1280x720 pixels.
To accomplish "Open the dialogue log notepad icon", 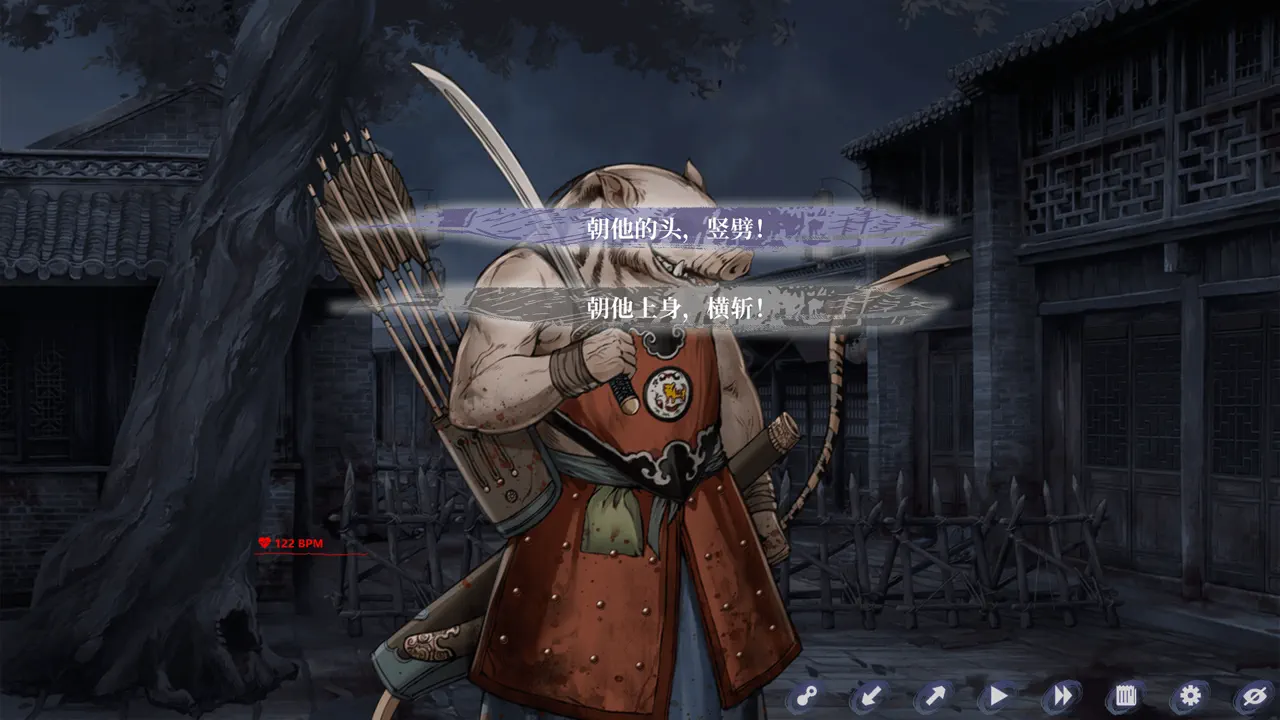I will [x=1126, y=695].
